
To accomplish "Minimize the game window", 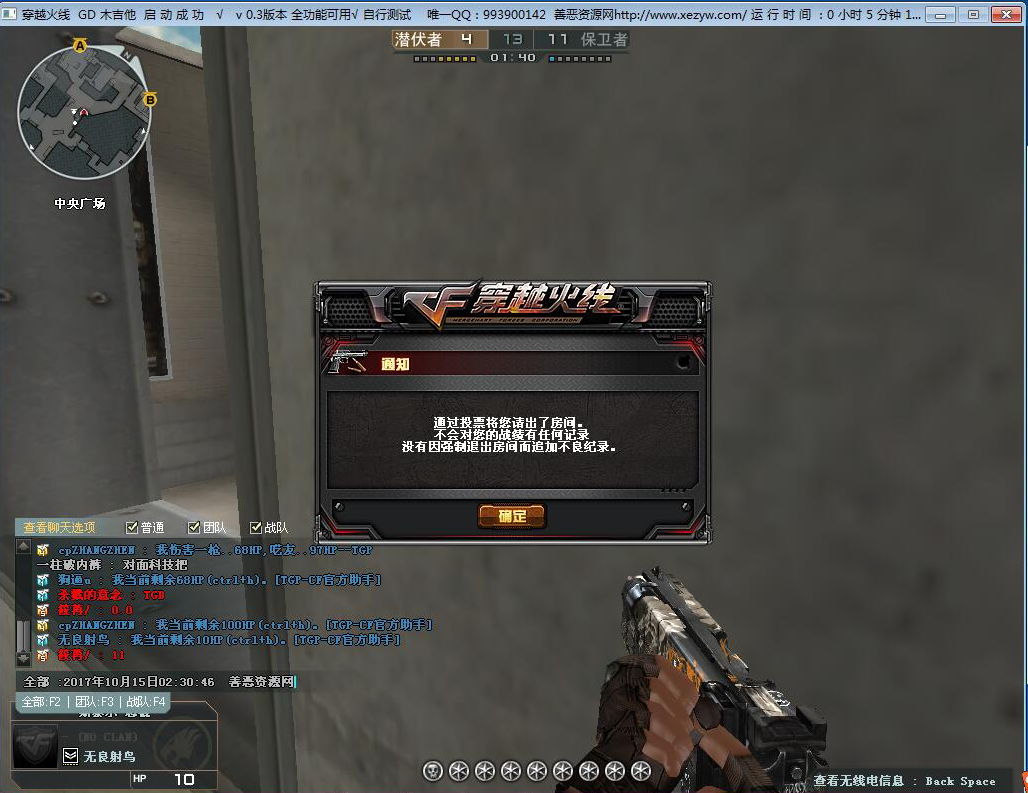I will pyautogui.click(x=940, y=15).
